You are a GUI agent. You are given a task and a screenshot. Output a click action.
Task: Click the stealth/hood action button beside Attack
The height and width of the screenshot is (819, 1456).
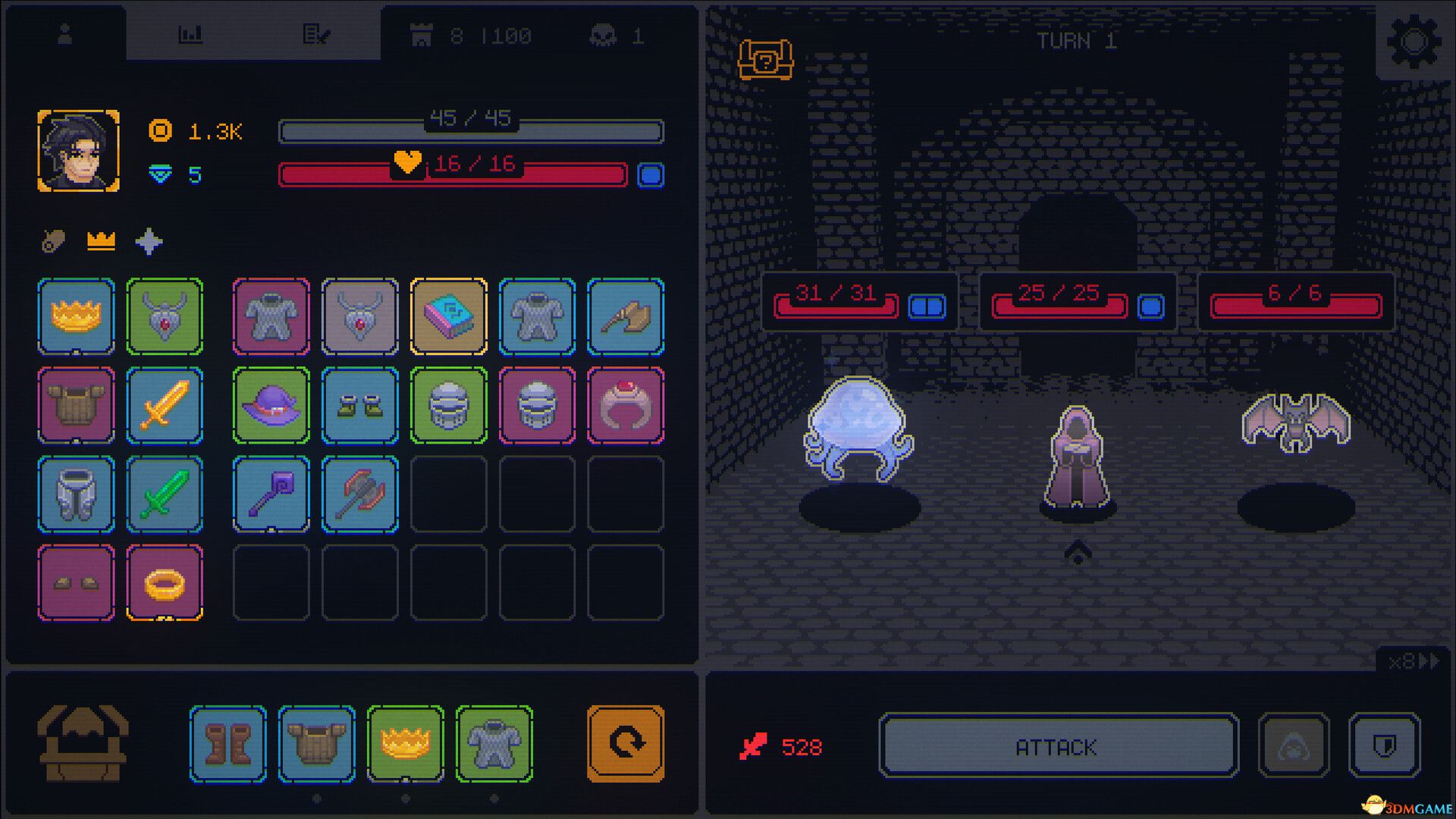(x=1293, y=746)
